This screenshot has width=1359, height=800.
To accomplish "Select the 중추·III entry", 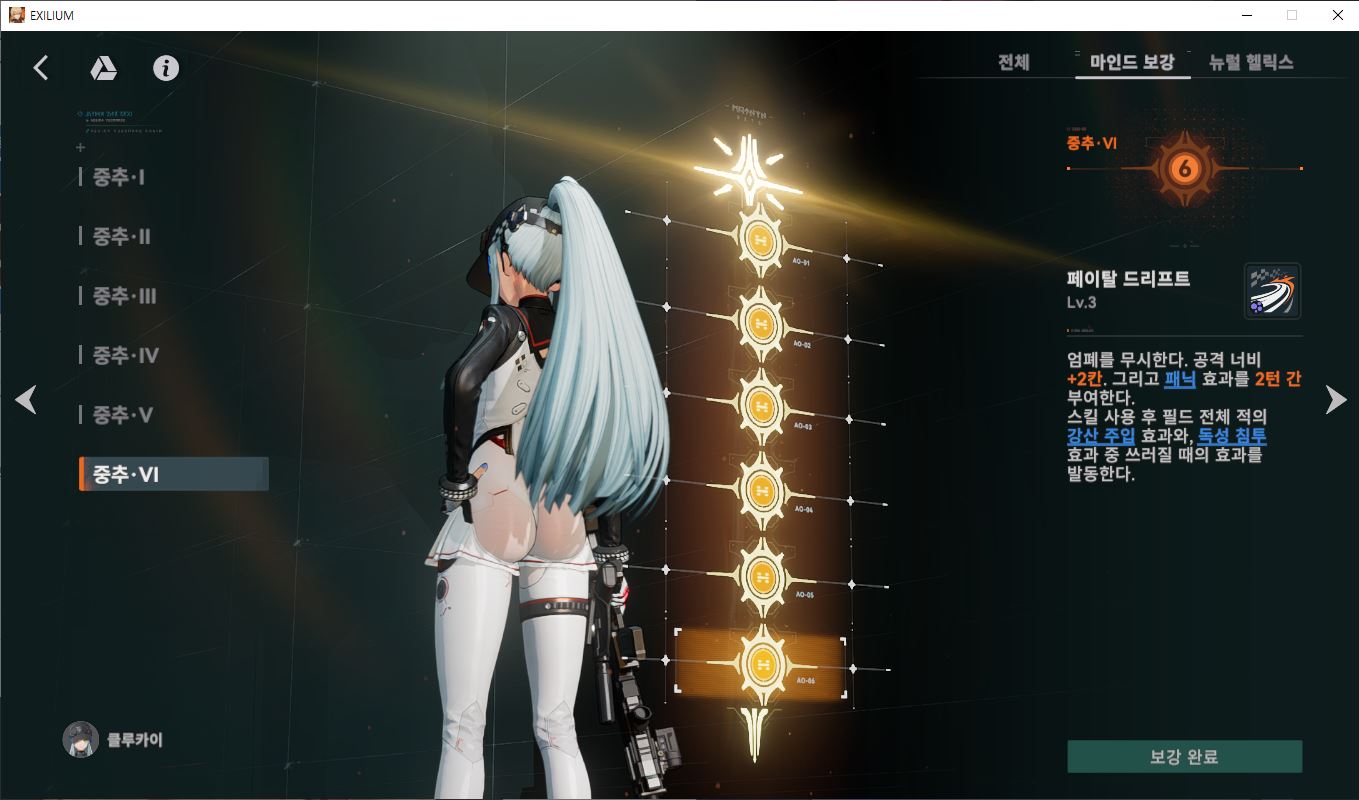I will 125,297.
